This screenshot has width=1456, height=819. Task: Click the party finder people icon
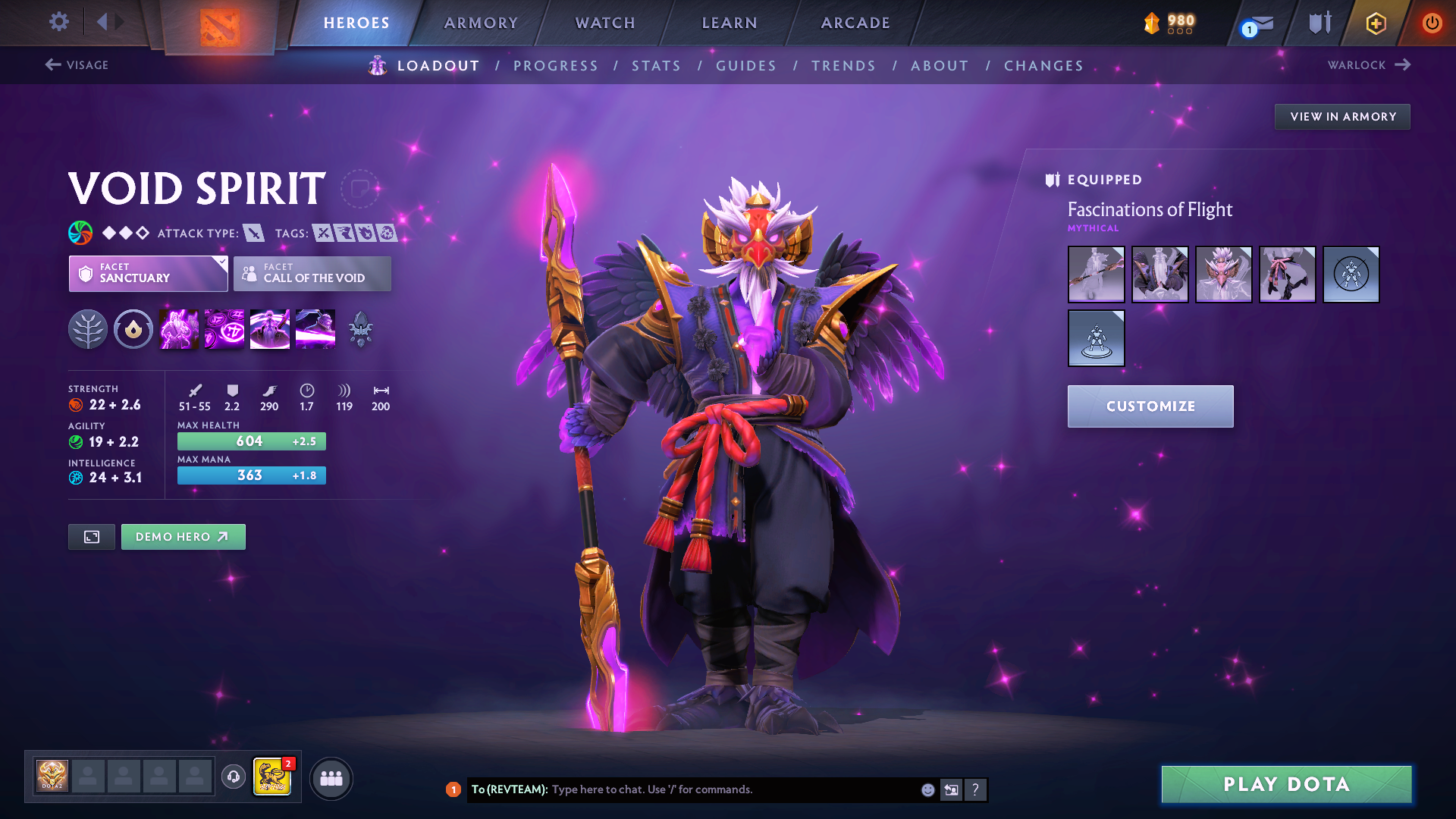[x=331, y=777]
